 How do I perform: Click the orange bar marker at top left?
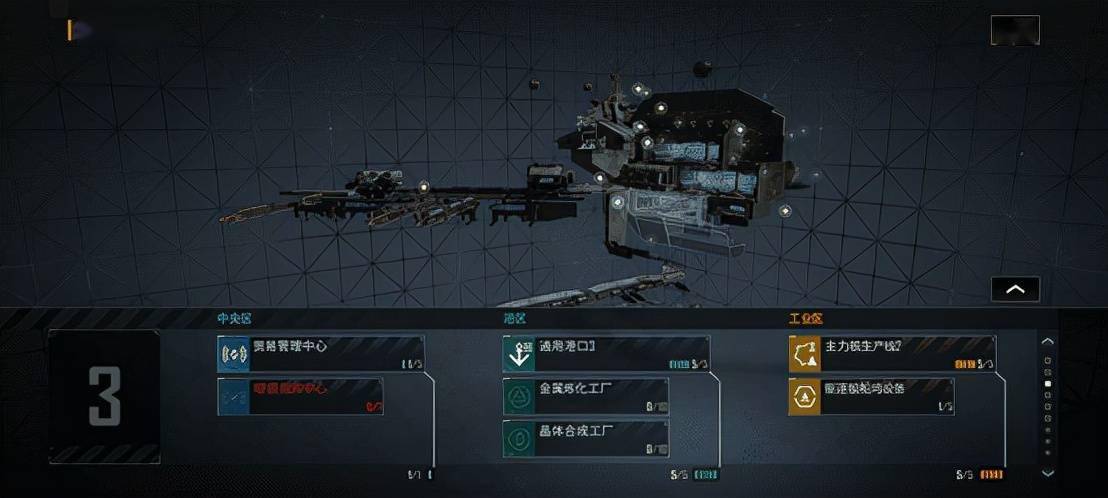coord(69,30)
